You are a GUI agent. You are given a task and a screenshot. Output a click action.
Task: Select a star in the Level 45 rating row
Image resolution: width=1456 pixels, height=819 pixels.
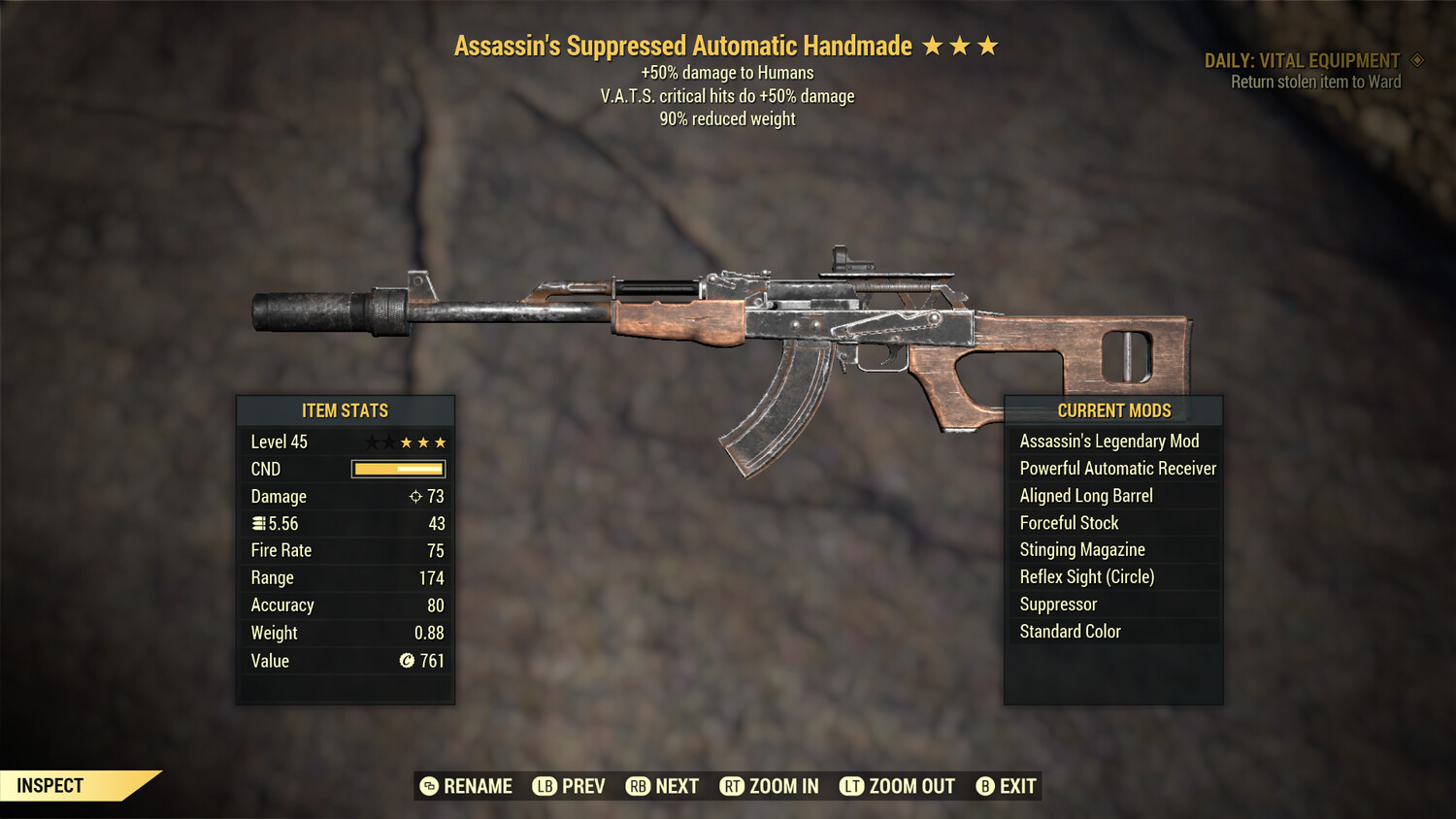(405, 442)
